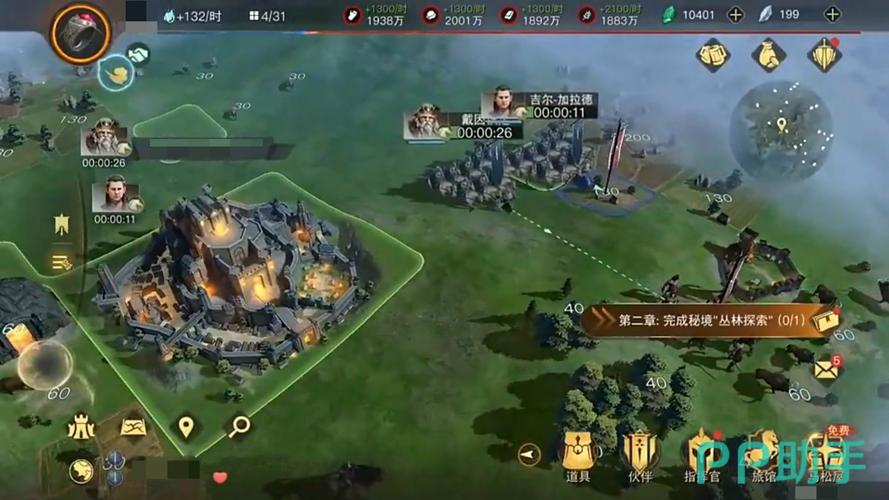Screen dimensions: 889x500
Task: Open the list edit icon below the banner
Action: click(x=62, y=262)
